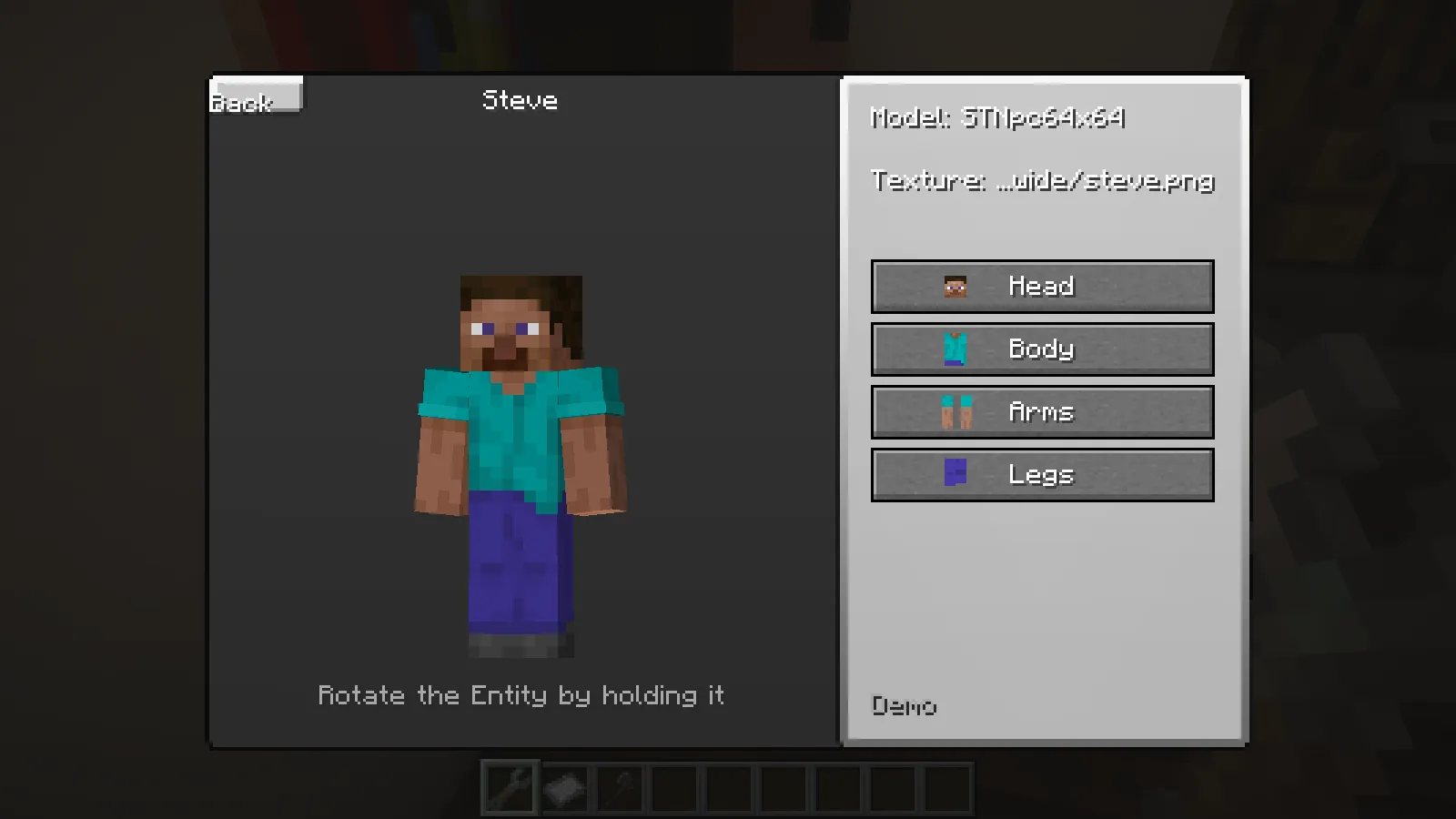The height and width of the screenshot is (819, 1456).
Task: Click the teal shirt icon on Body button
Action: 954,348
